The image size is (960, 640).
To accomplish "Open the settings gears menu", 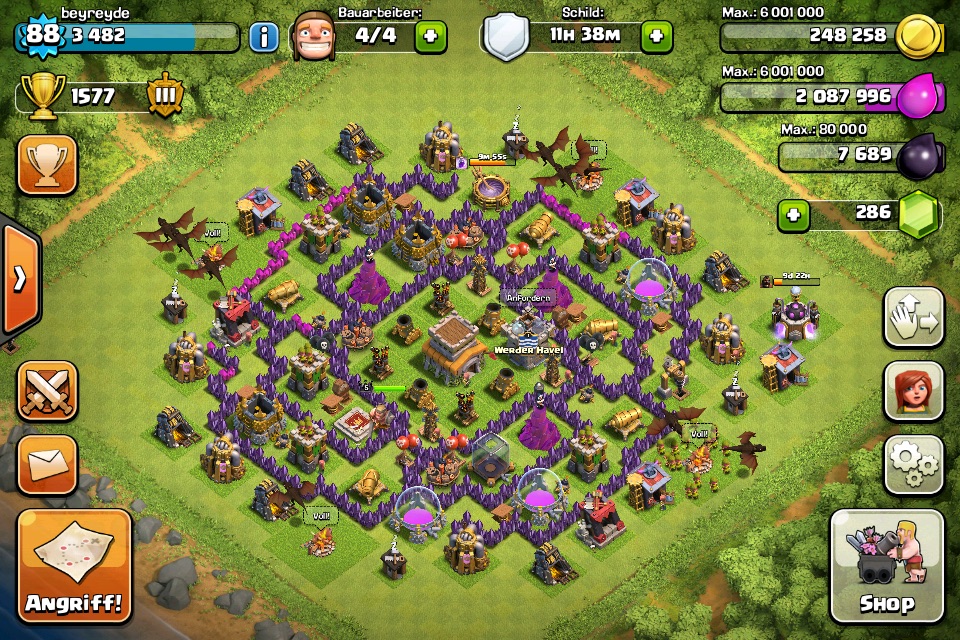I will point(913,464).
